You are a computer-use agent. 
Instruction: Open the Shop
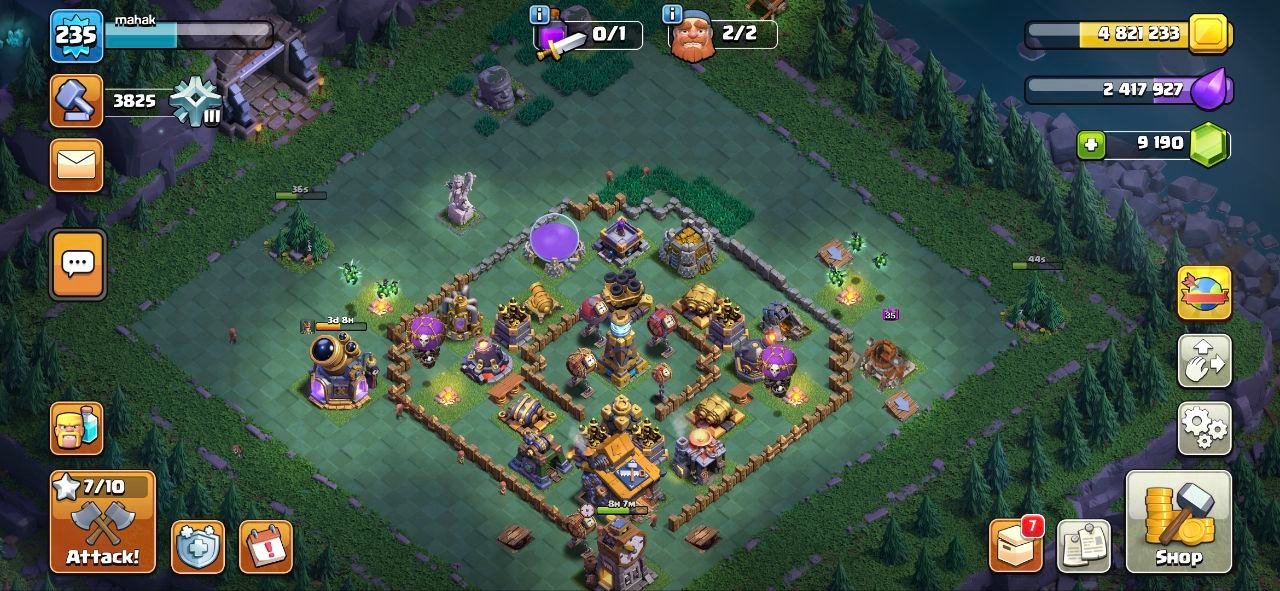click(x=1179, y=522)
